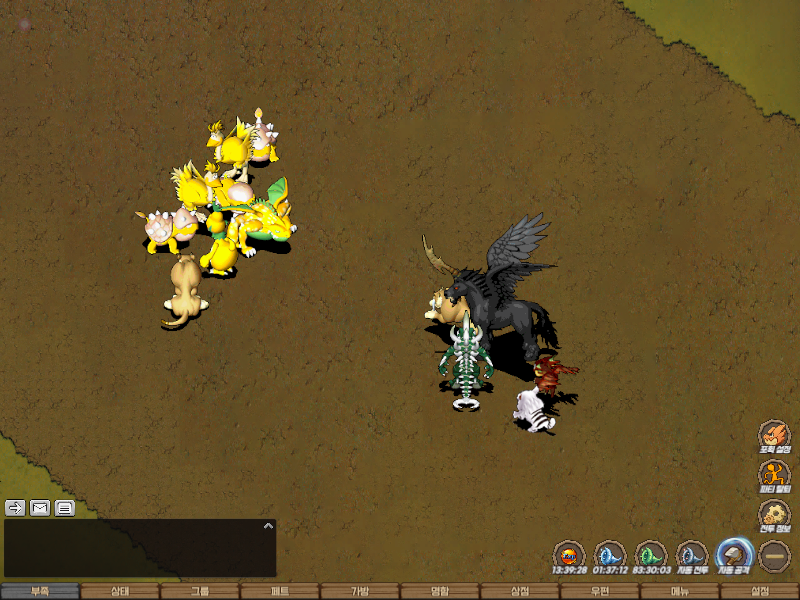Screen dimensions: 800x600
Task: Click the lines list button above chat
Action: pyautogui.click(x=65, y=507)
